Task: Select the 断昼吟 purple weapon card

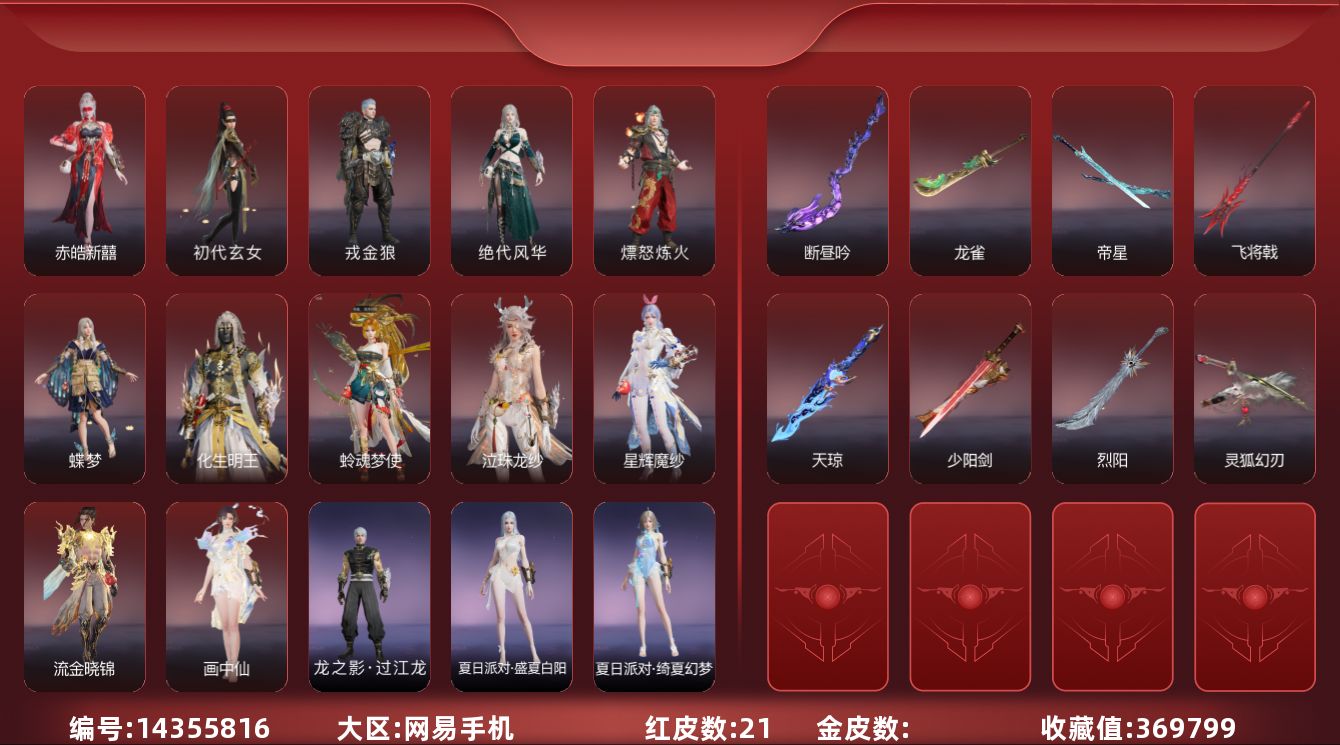Action: [x=827, y=180]
